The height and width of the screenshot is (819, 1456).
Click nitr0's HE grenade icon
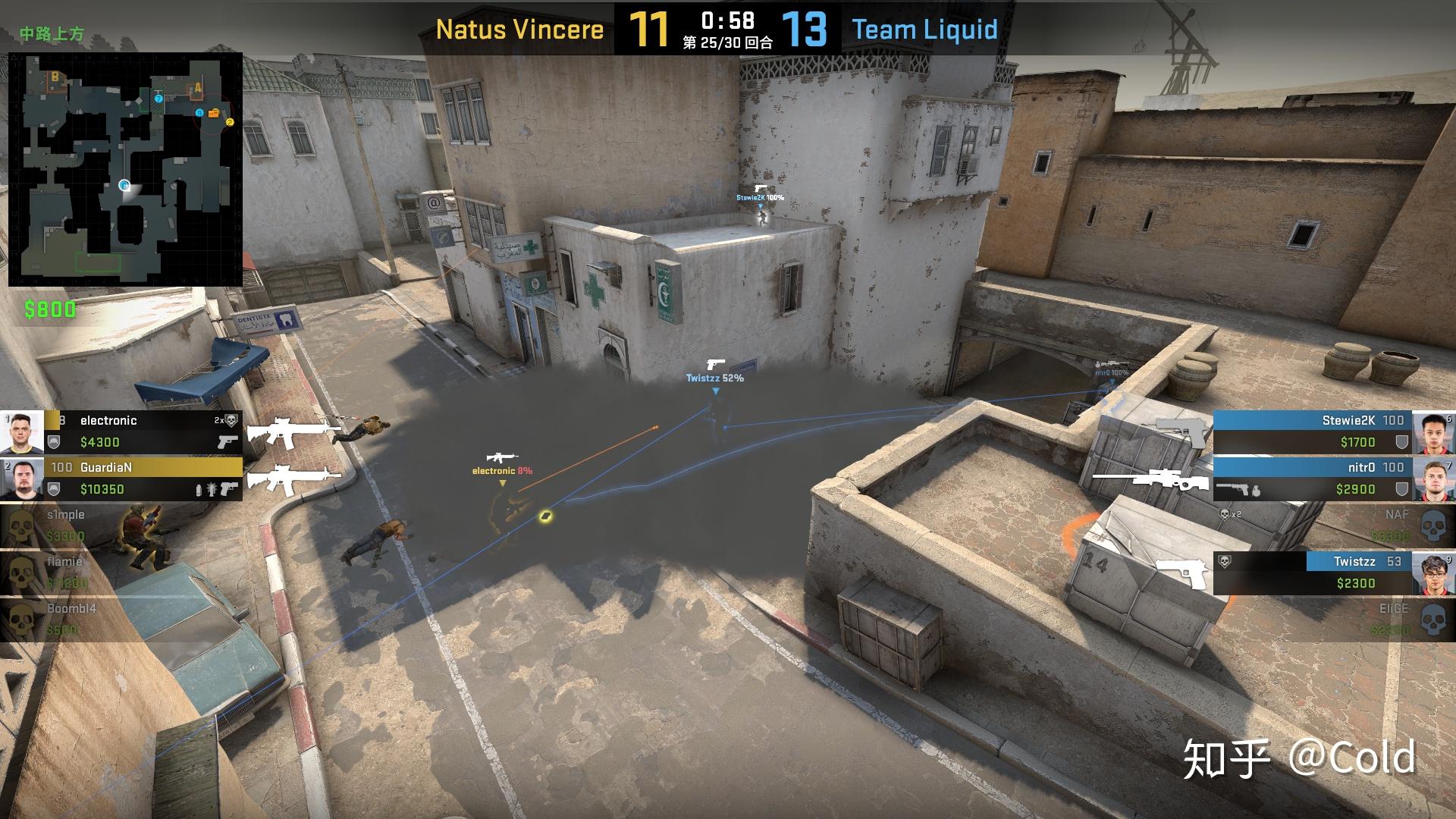pos(1256,491)
